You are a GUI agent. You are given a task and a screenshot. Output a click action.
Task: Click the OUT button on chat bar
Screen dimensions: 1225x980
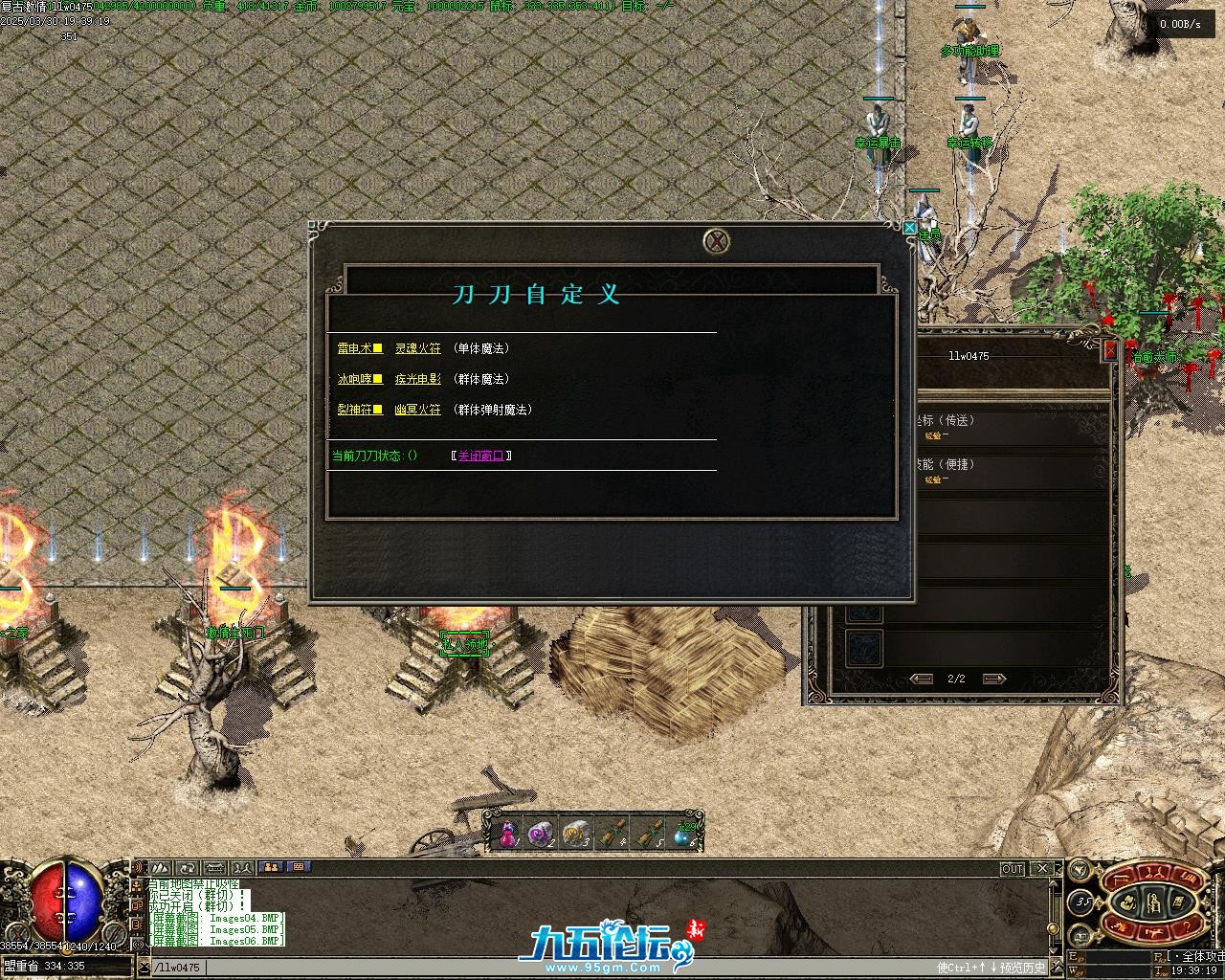pos(1012,869)
